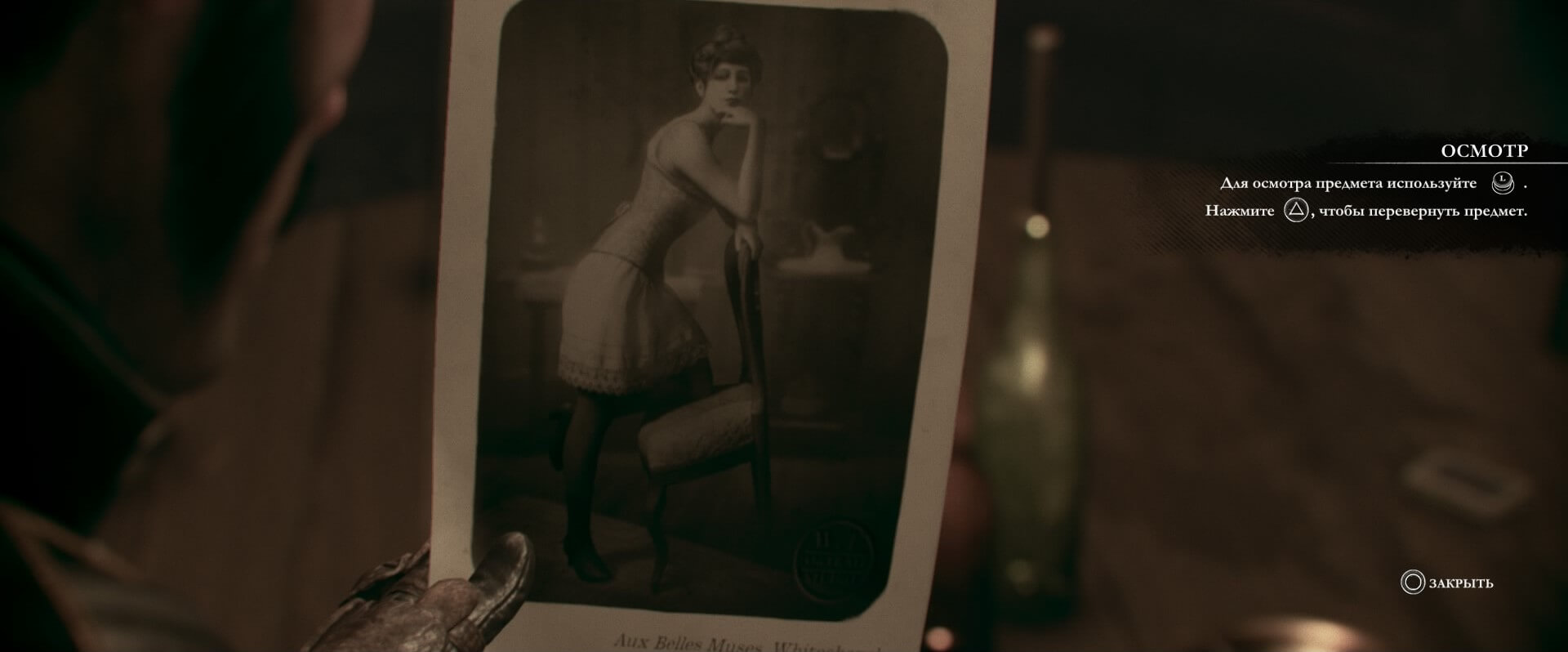
Task: Open the Aux Belles Muses caption text
Action: (x=719, y=645)
